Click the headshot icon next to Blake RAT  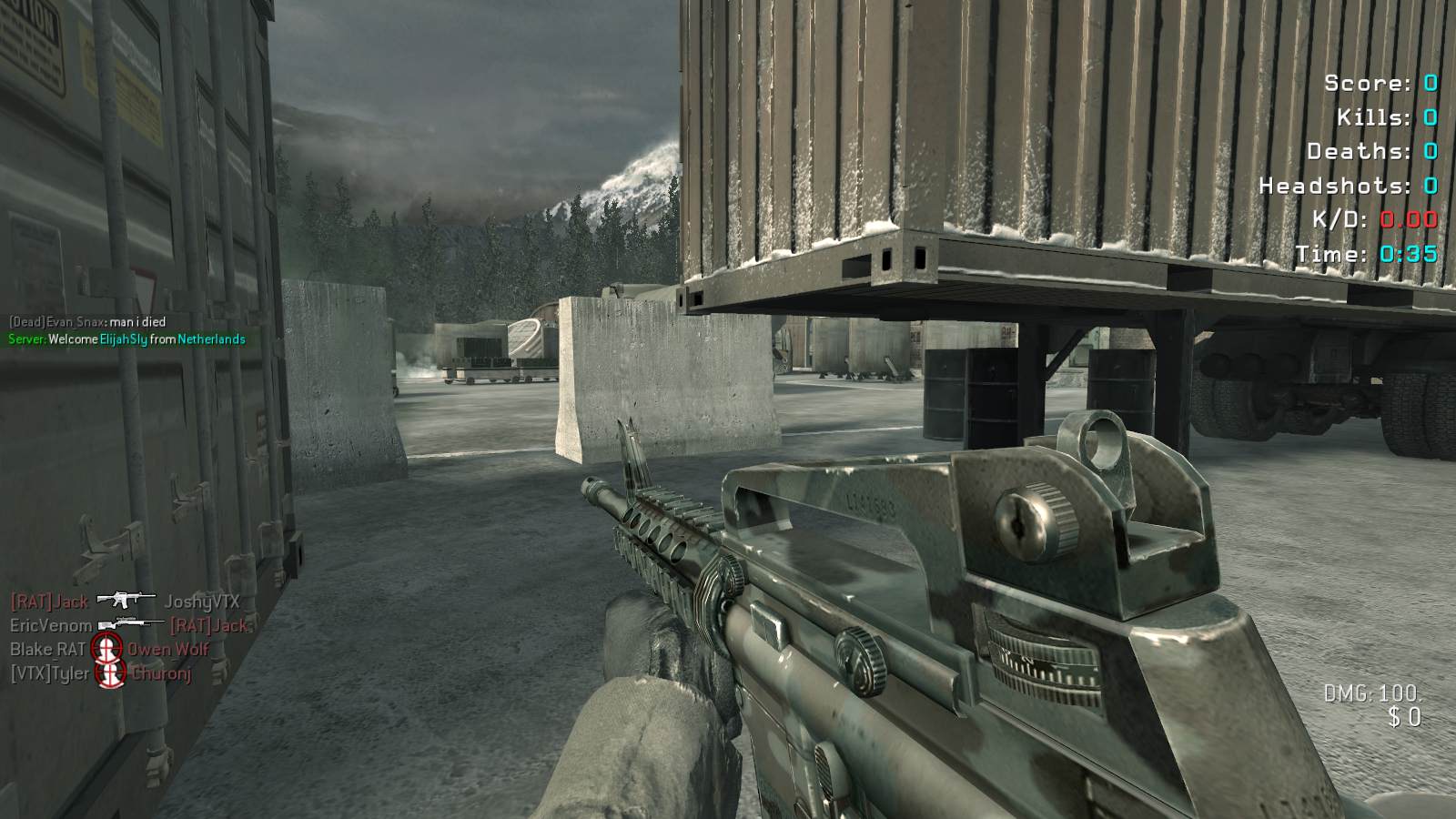(106, 649)
